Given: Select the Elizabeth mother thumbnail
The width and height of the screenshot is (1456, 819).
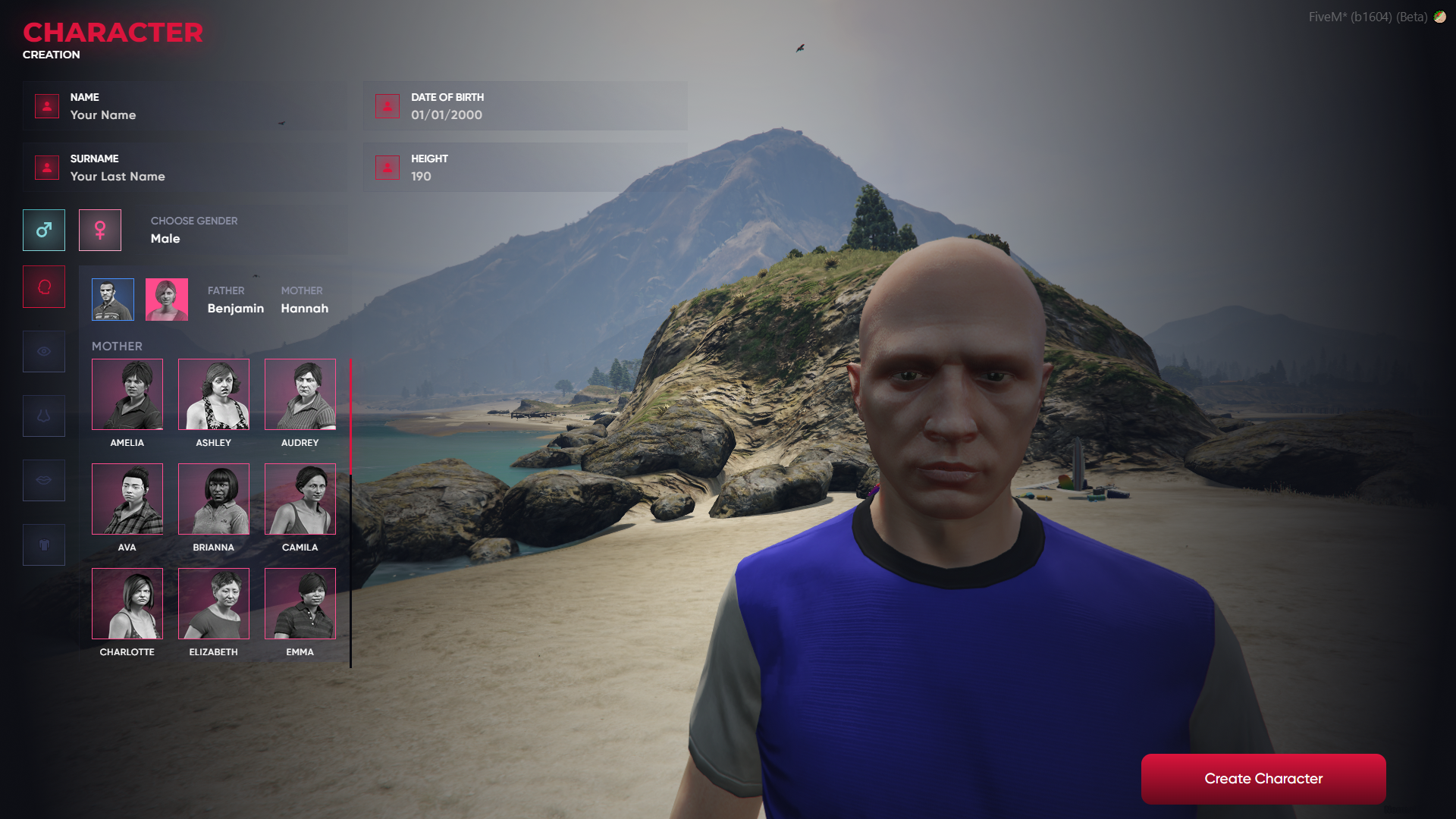Looking at the screenshot, I should pyautogui.click(x=213, y=604).
